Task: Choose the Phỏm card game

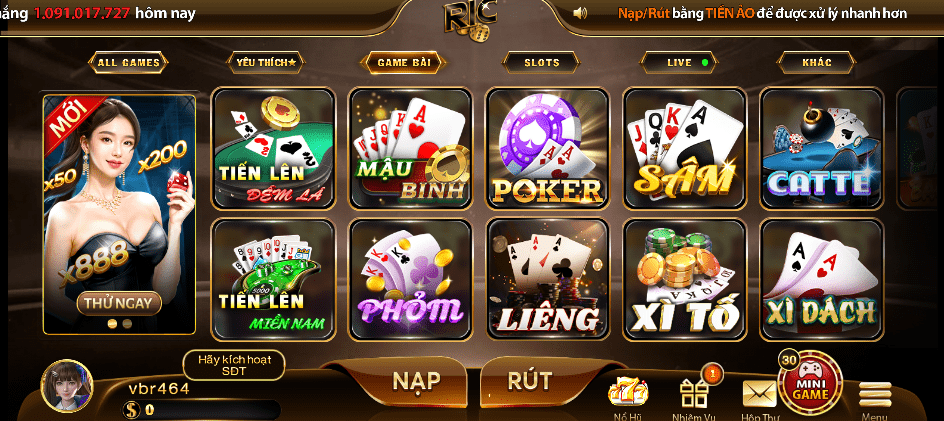Action: pyautogui.click(x=410, y=279)
